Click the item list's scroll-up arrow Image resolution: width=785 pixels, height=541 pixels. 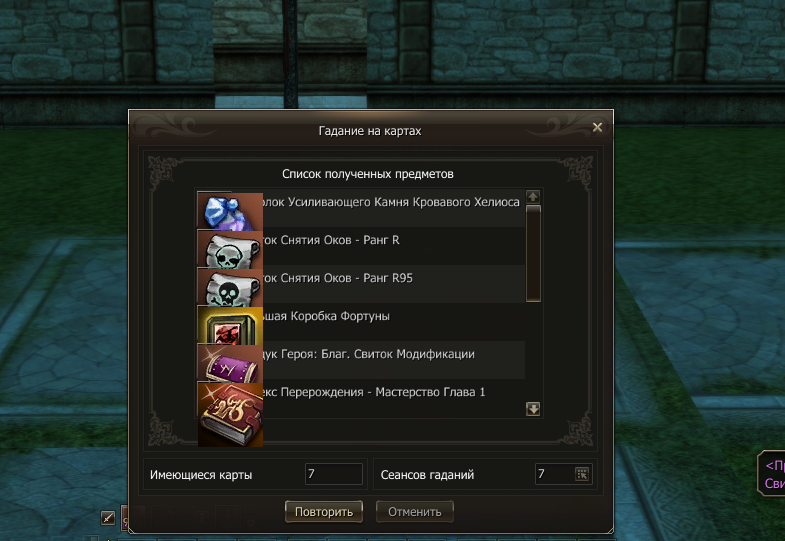(533, 197)
